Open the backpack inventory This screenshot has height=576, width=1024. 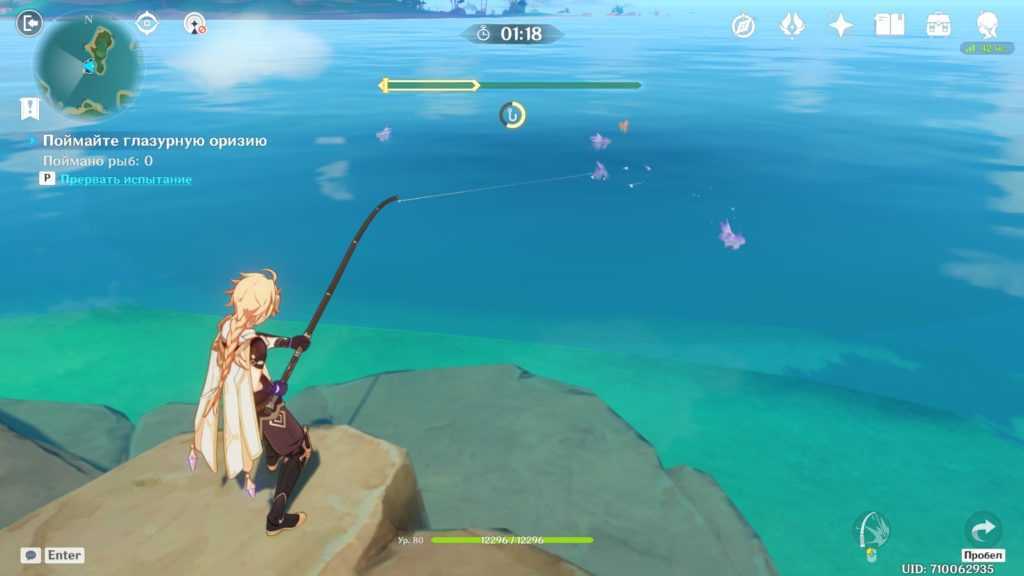coord(938,25)
